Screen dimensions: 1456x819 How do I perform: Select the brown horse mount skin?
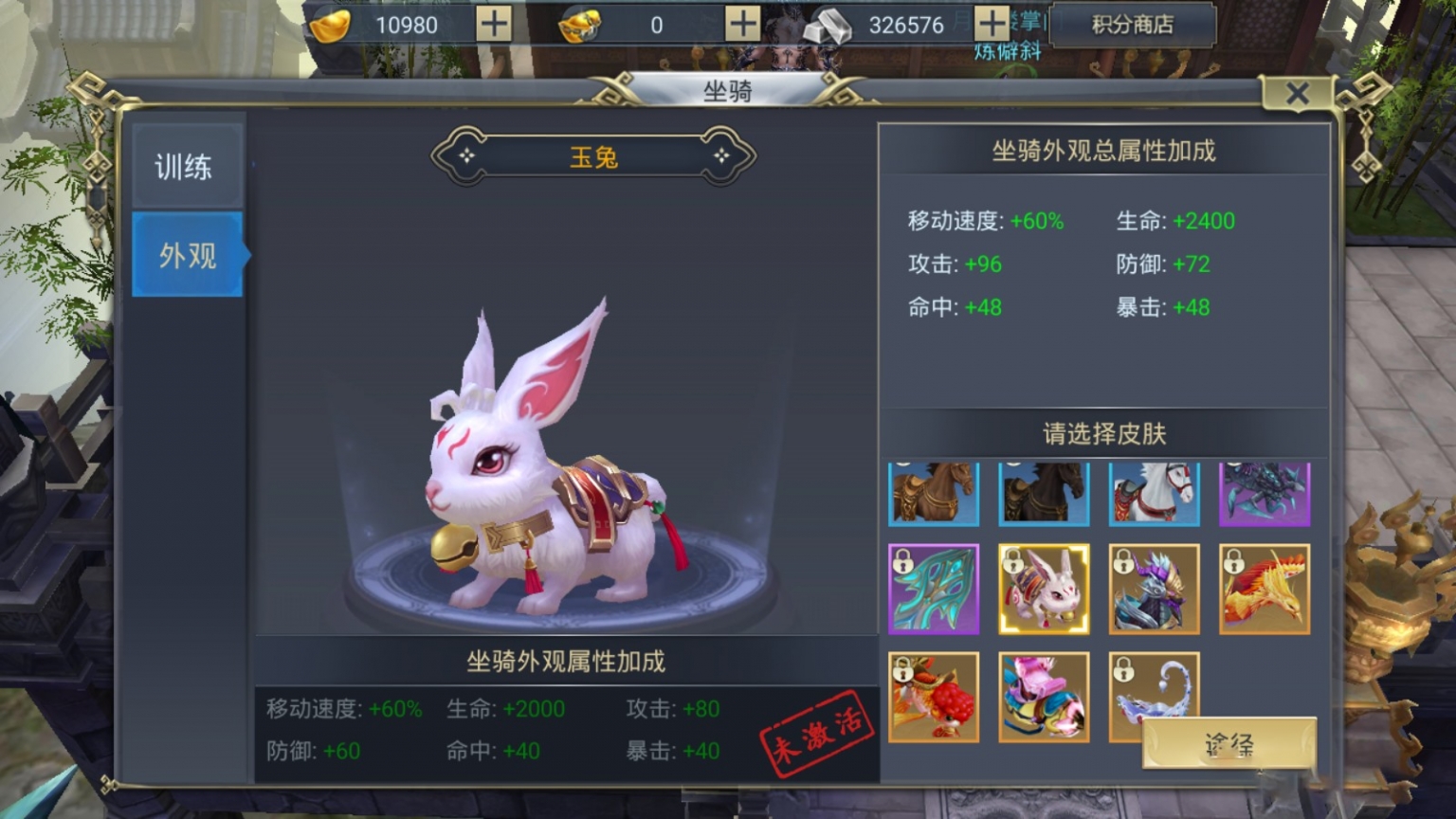(933, 494)
